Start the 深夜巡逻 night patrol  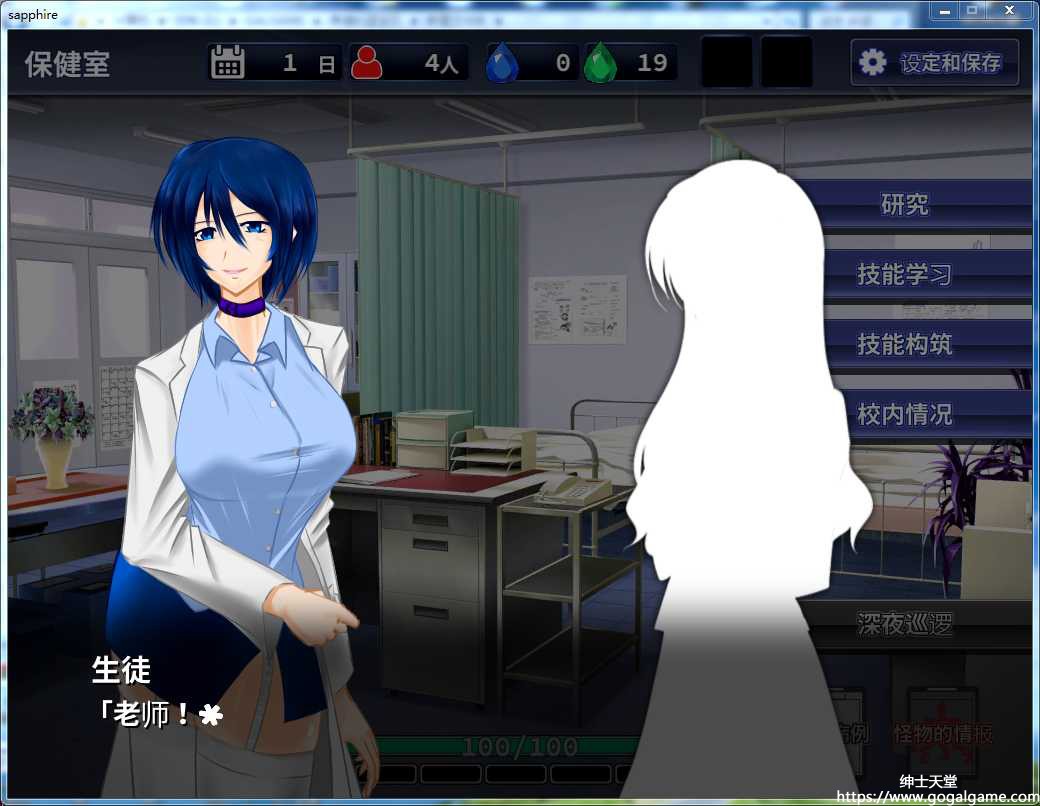[905, 625]
